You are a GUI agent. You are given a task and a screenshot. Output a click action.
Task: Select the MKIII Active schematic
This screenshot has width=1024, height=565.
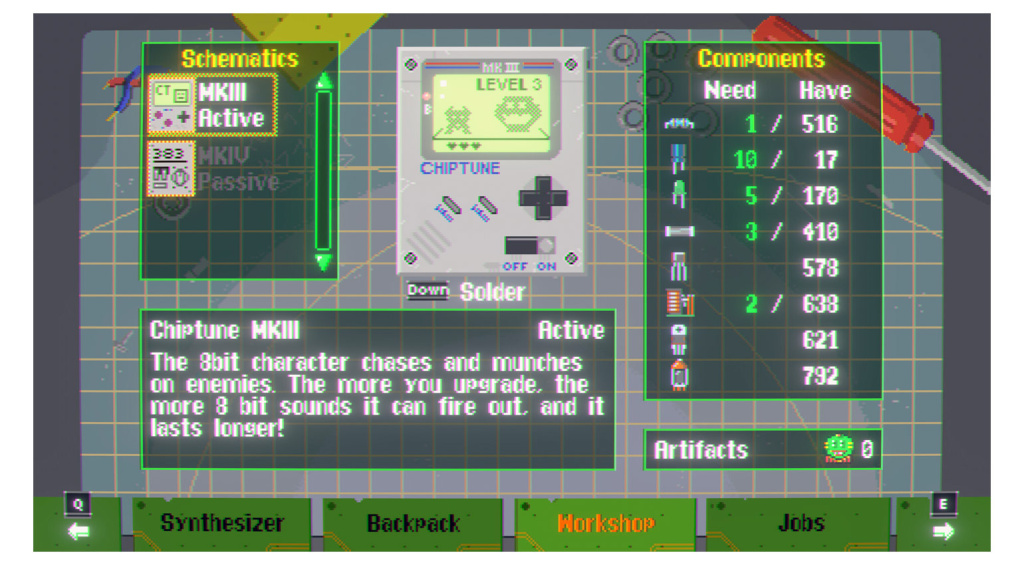(x=212, y=105)
